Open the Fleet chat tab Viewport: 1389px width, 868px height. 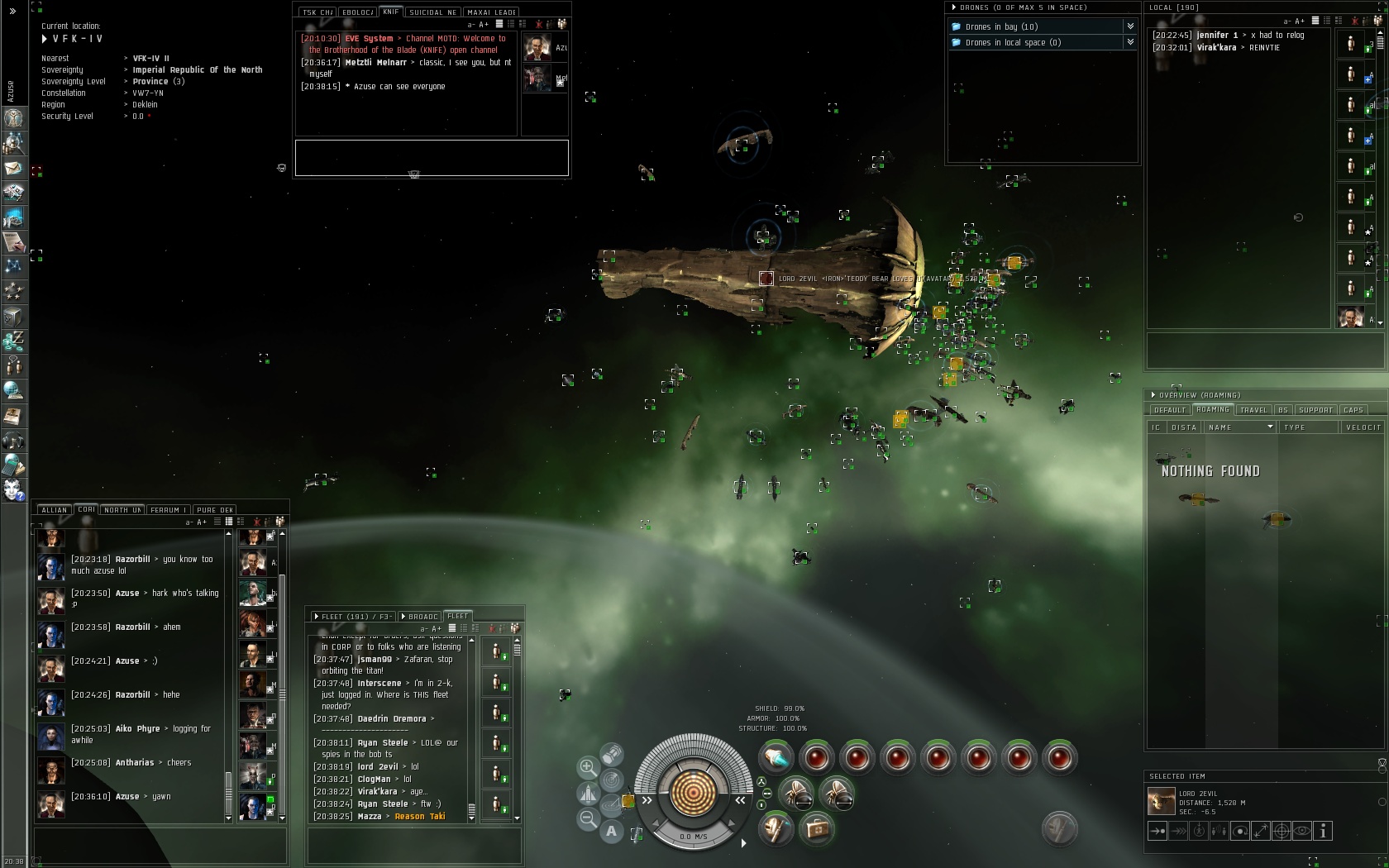click(457, 616)
